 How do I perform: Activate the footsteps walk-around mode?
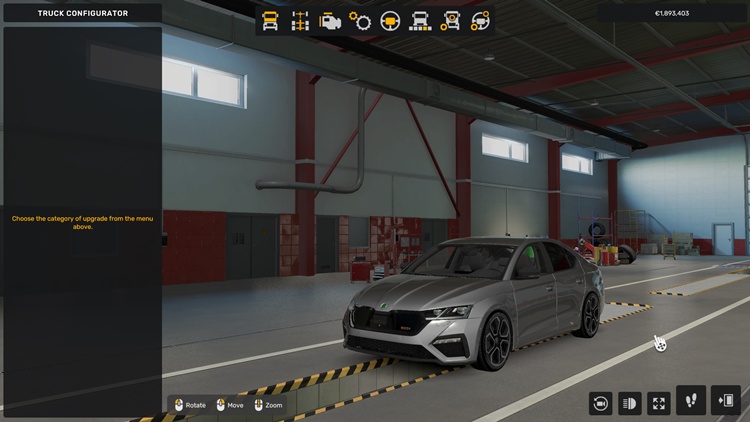point(691,401)
